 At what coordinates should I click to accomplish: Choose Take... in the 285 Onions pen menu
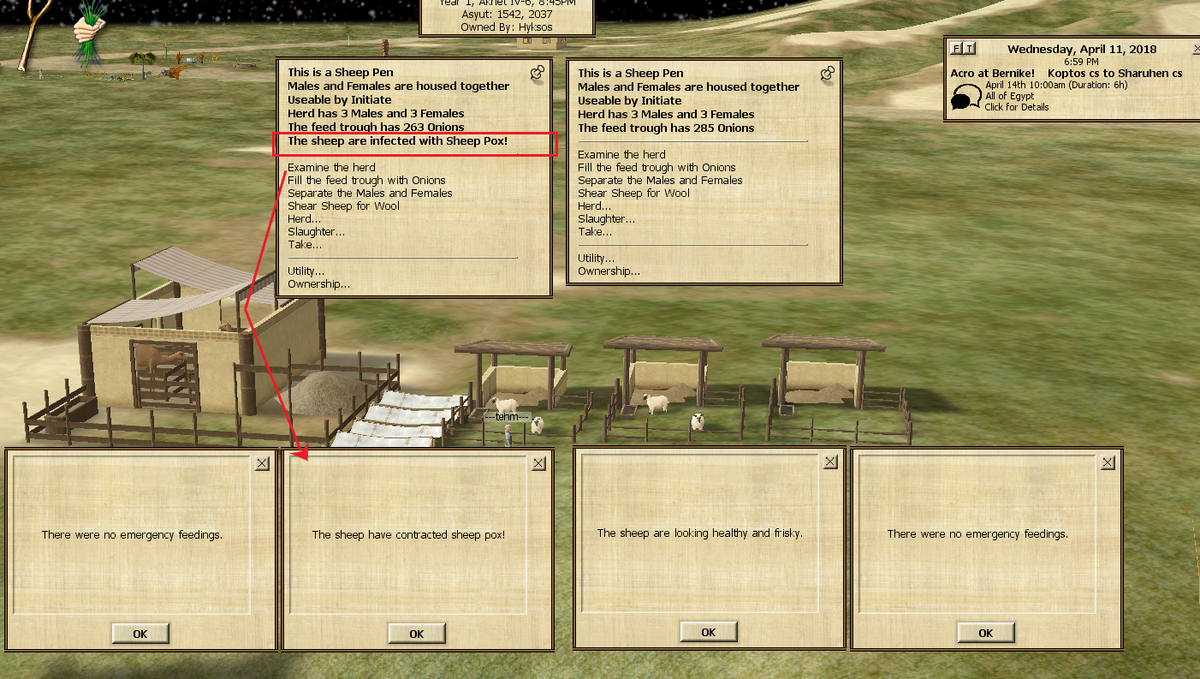click(x=594, y=232)
